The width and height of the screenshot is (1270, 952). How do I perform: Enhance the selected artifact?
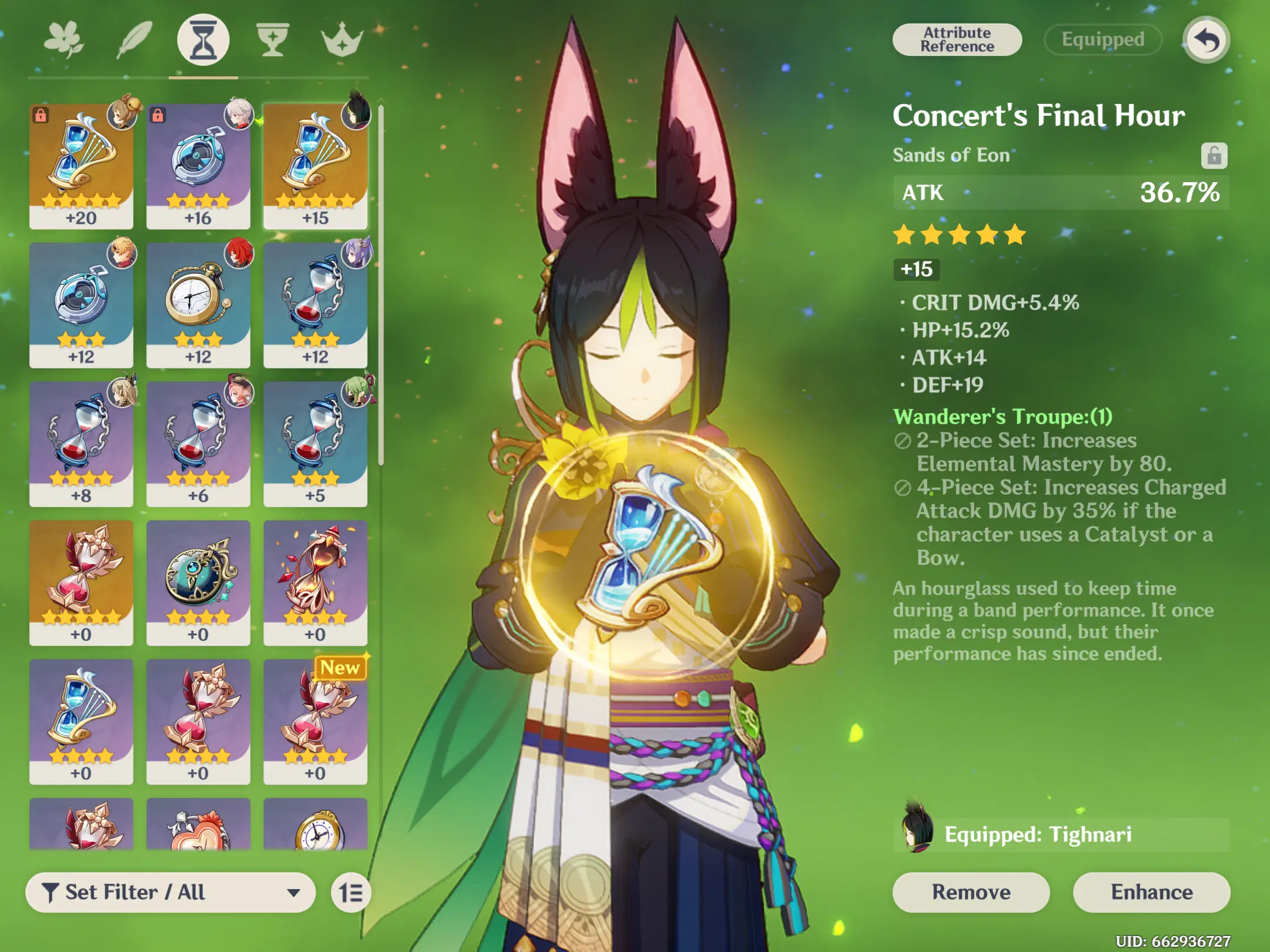tap(1151, 892)
